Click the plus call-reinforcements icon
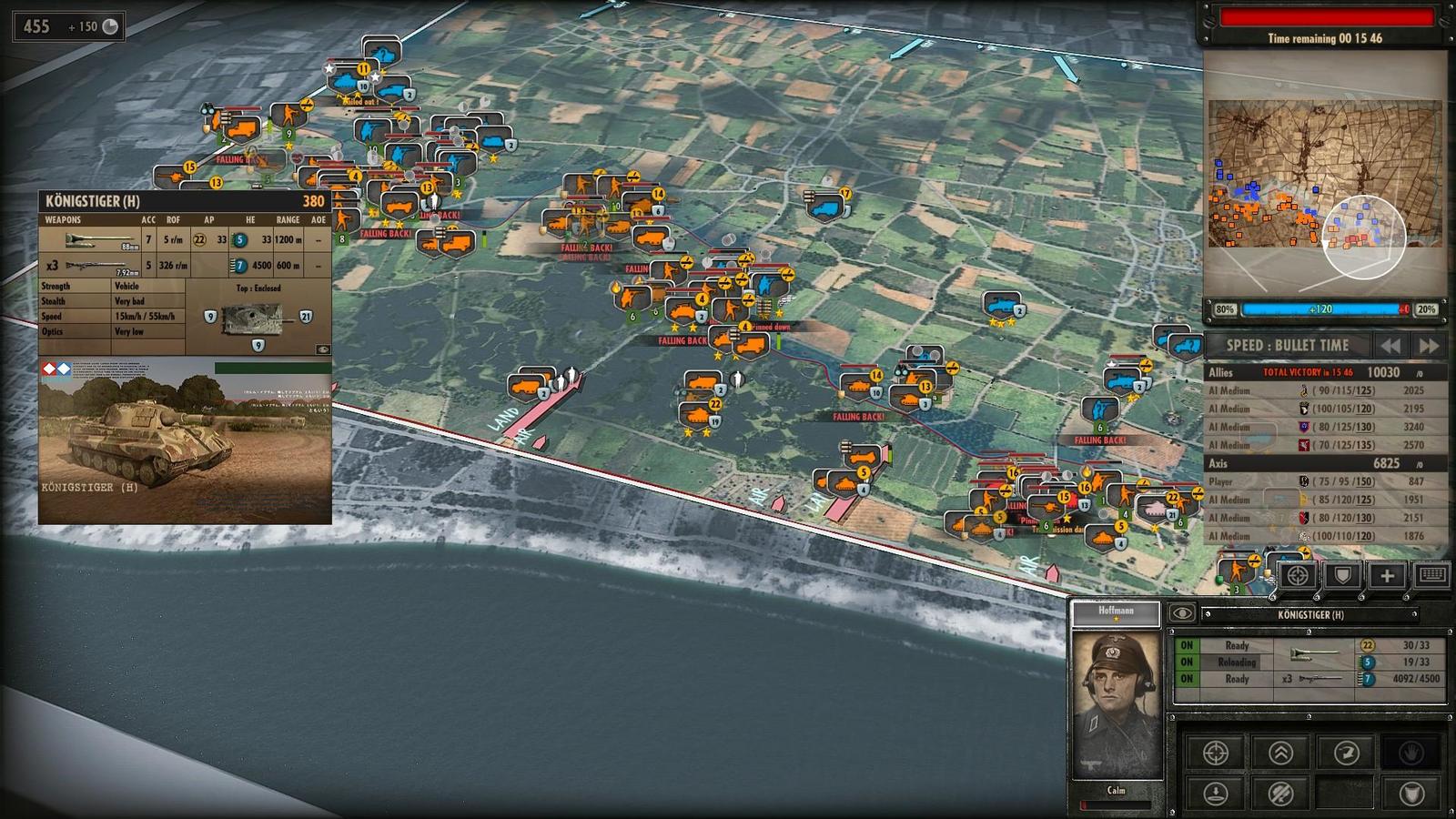The height and width of the screenshot is (819, 1456). click(1388, 574)
